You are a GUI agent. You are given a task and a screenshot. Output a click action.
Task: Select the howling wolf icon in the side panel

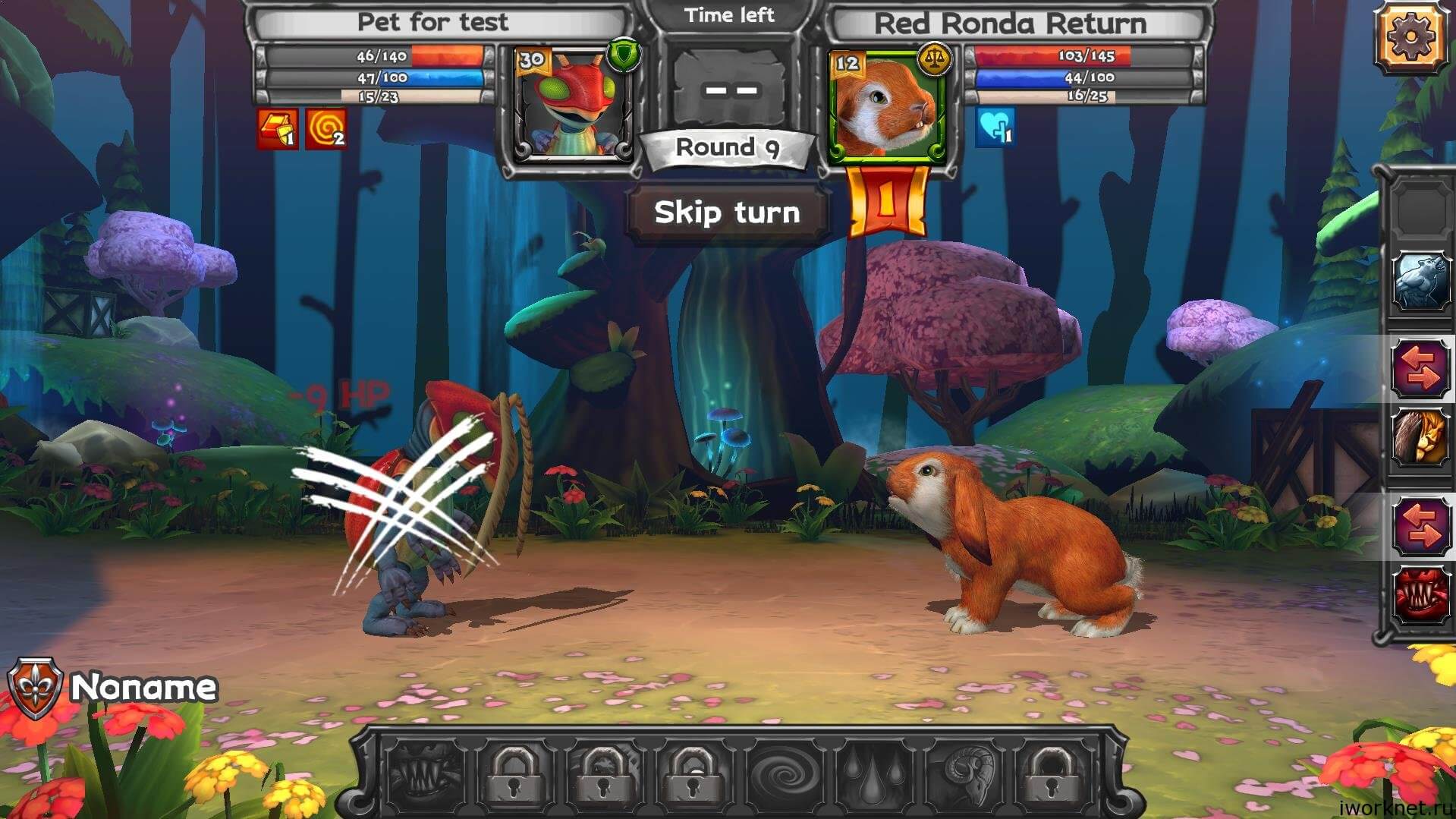point(1420,282)
